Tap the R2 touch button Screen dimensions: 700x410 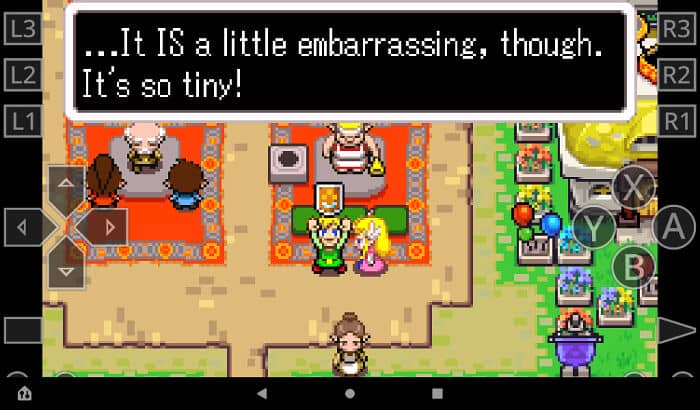(677, 74)
